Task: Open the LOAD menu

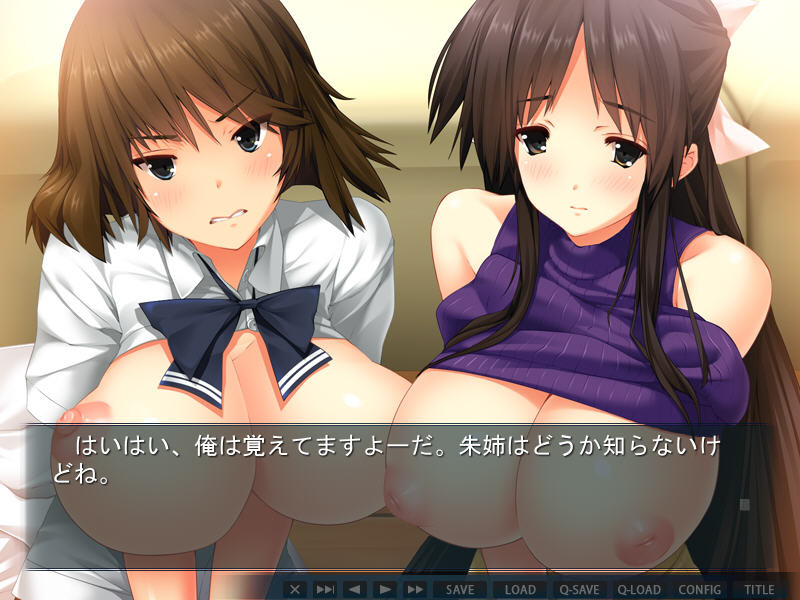Action: tap(520, 590)
